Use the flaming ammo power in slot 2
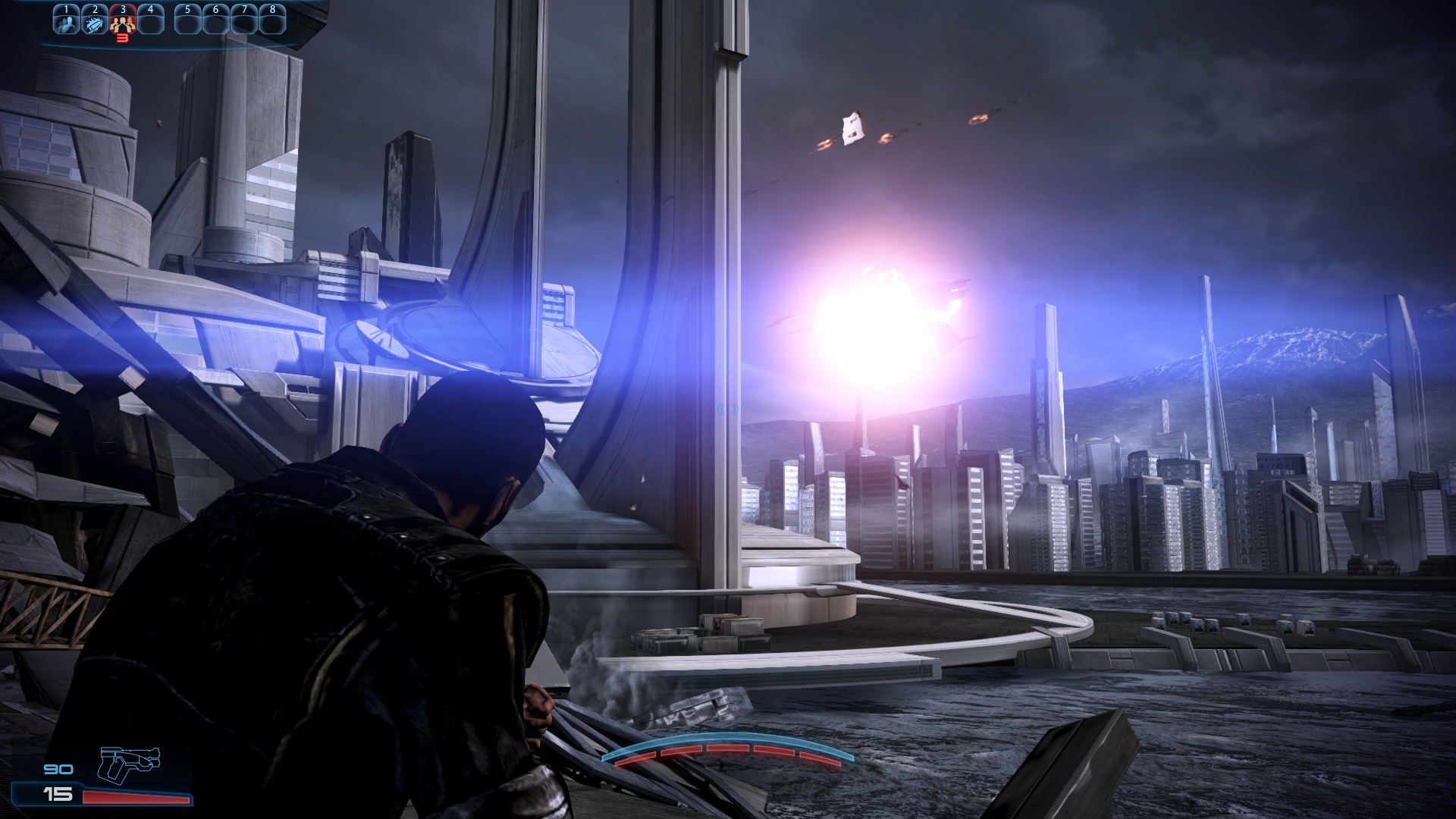Image resolution: width=1456 pixels, height=819 pixels. tap(95, 22)
